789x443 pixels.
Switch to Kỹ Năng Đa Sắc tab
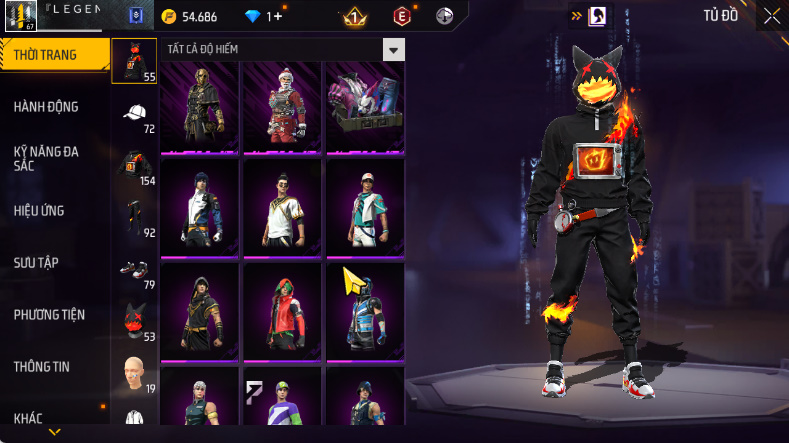46,158
